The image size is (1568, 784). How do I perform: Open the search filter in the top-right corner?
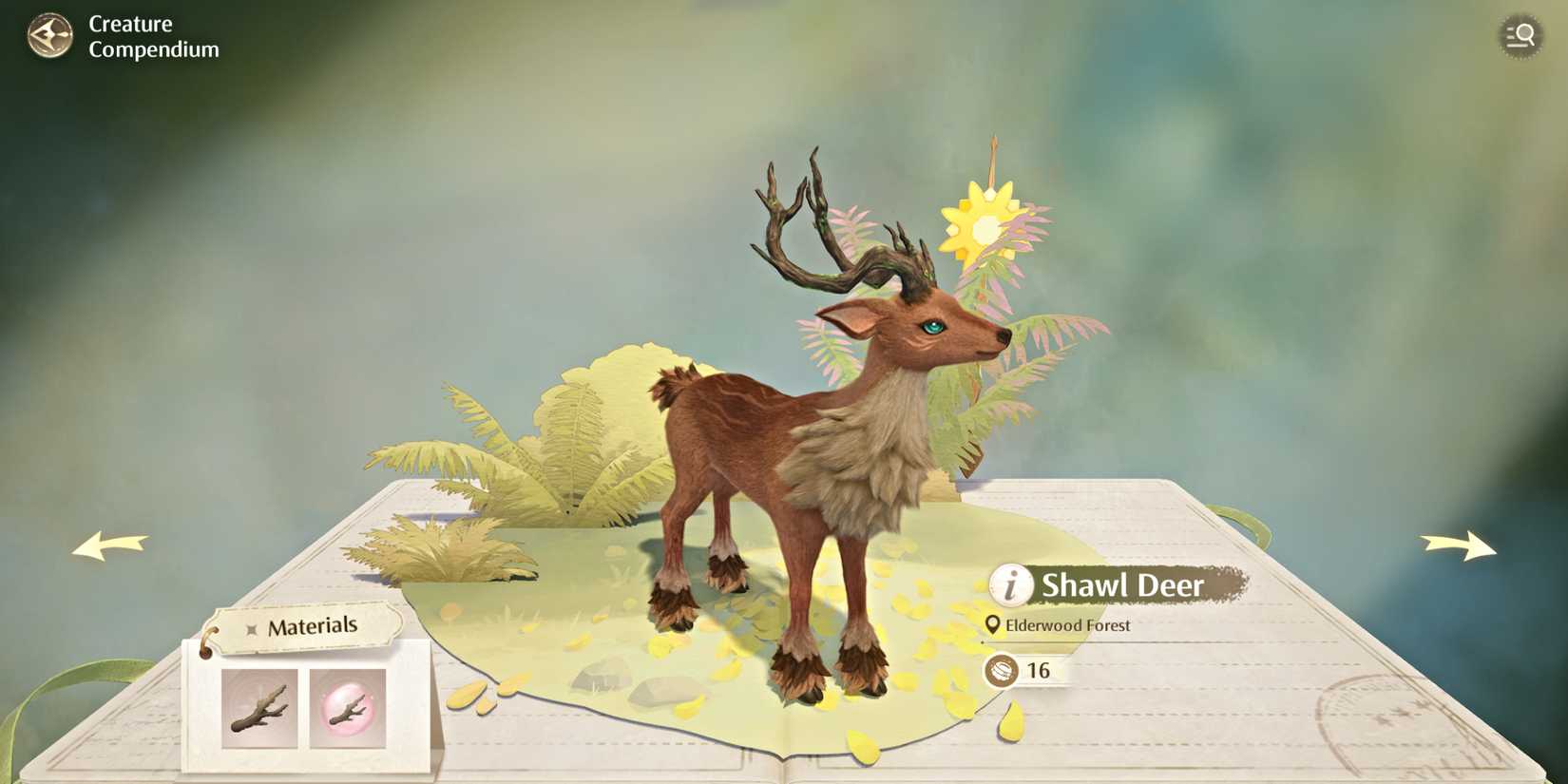(x=1520, y=36)
